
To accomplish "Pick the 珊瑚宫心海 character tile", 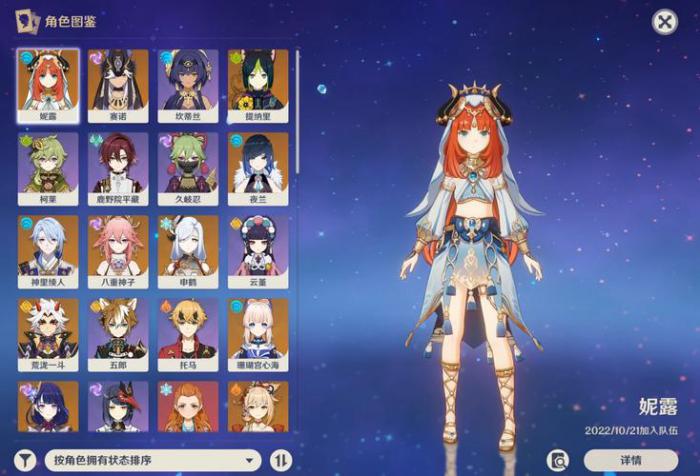I will (258, 335).
